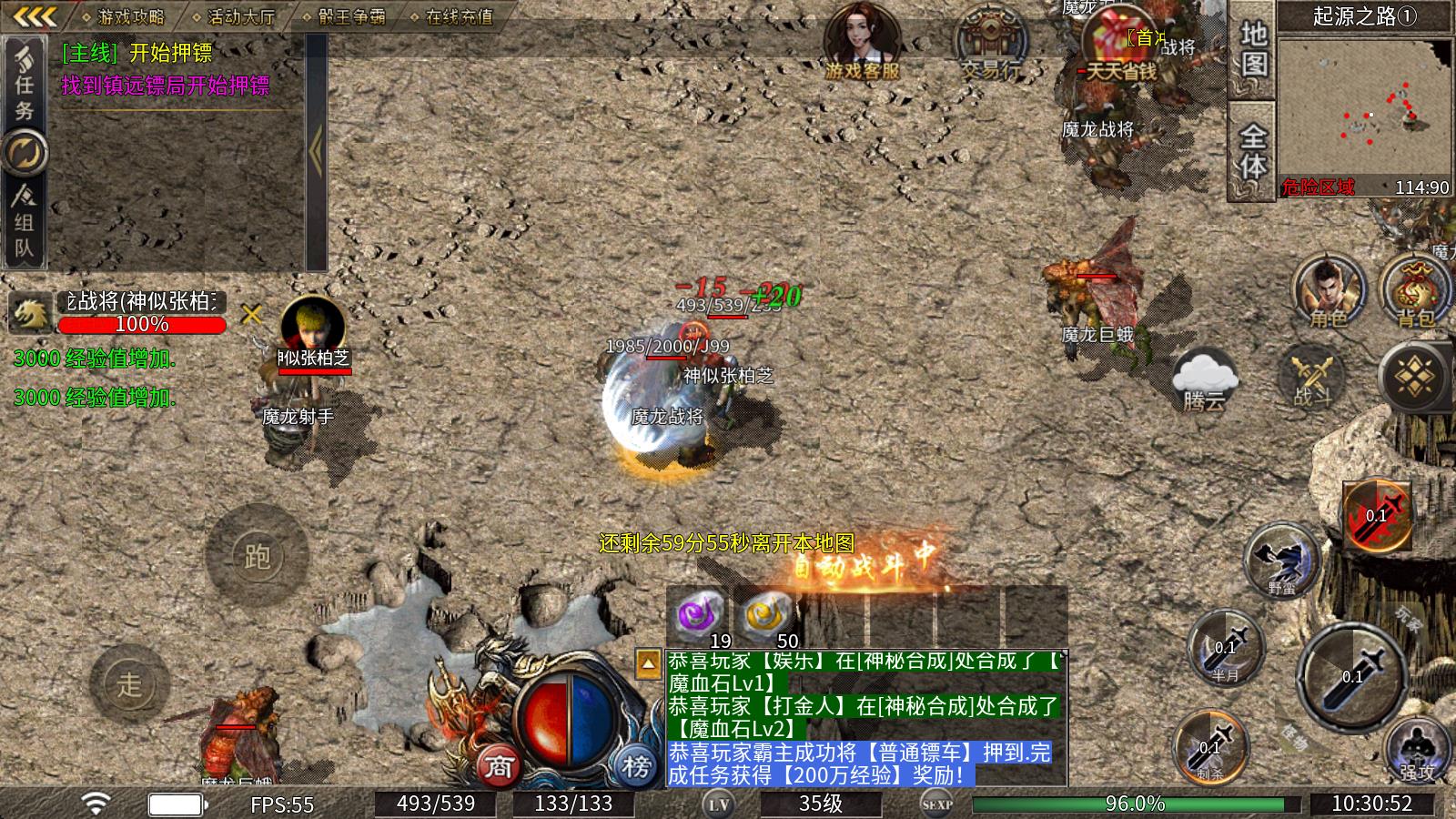The height and width of the screenshot is (819, 1456).
Task: Open 游戏客服 customer service
Action: coord(861,43)
